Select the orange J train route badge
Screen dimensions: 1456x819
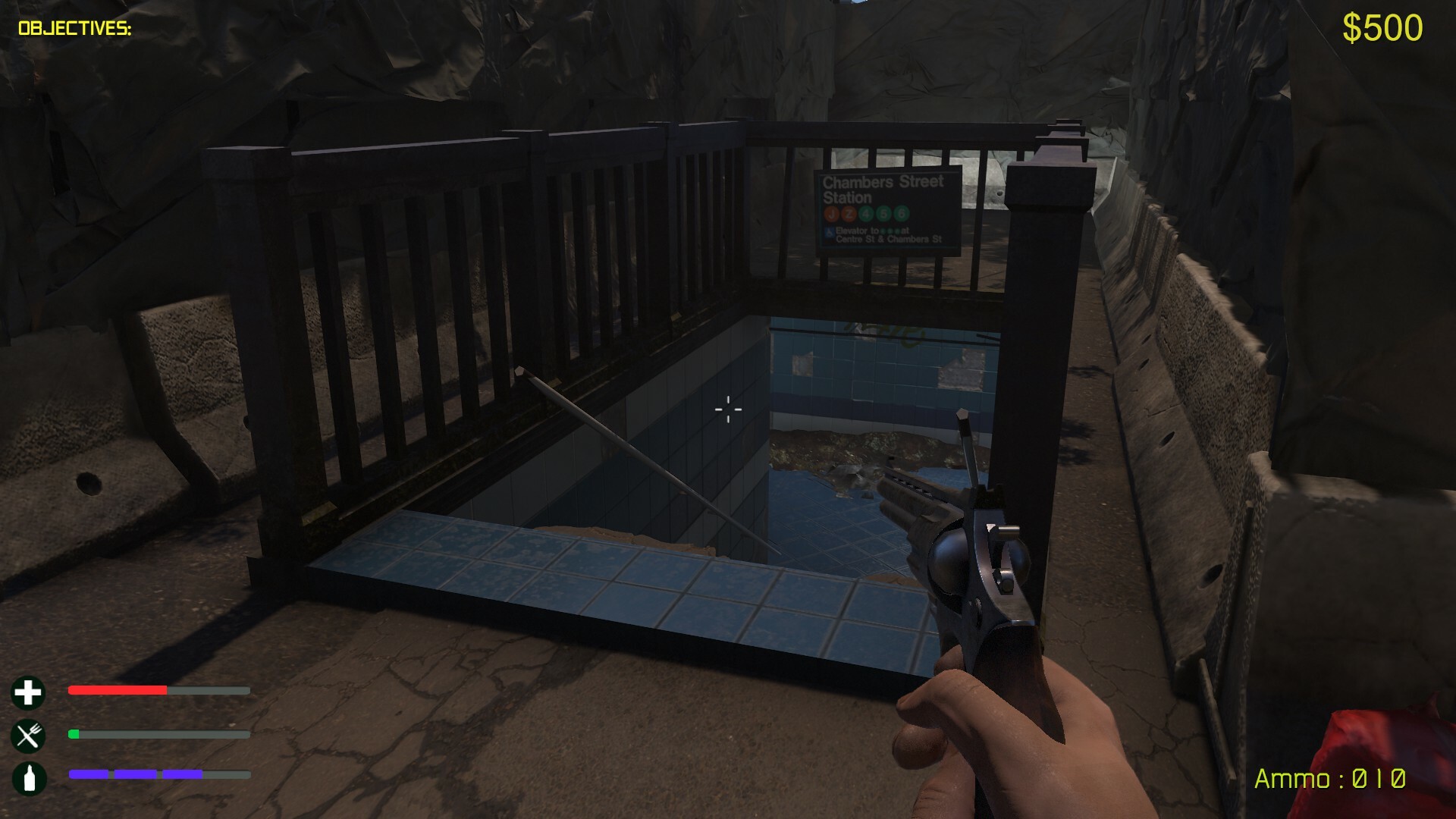pyautogui.click(x=832, y=214)
